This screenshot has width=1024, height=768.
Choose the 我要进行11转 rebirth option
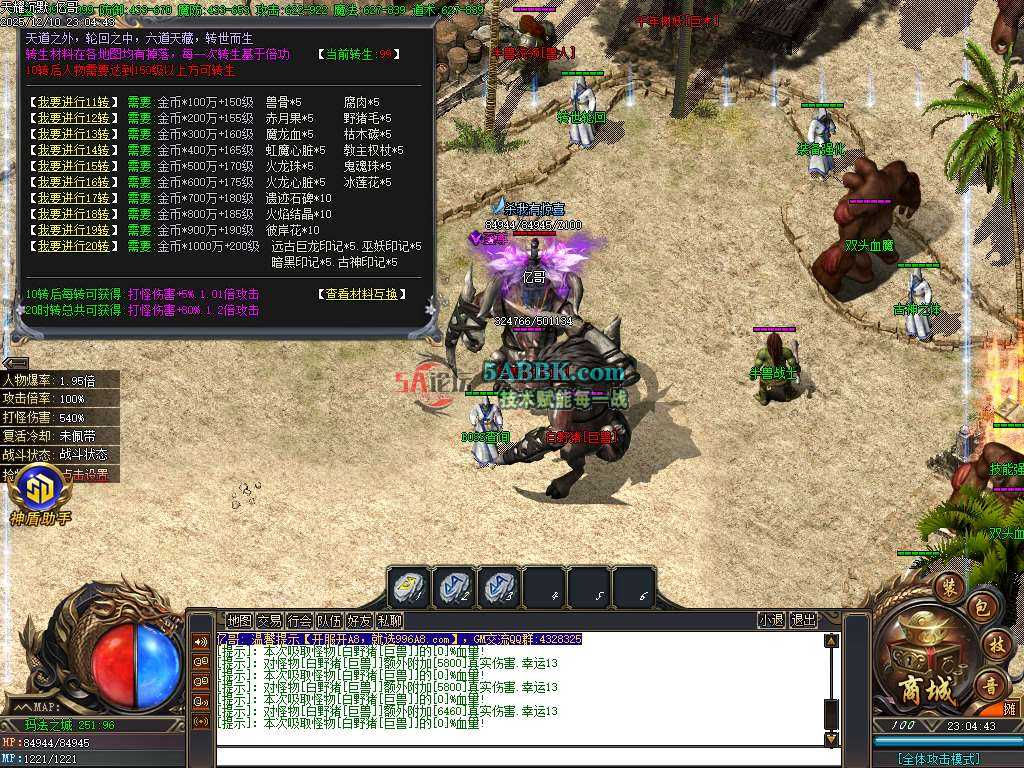click(x=75, y=102)
